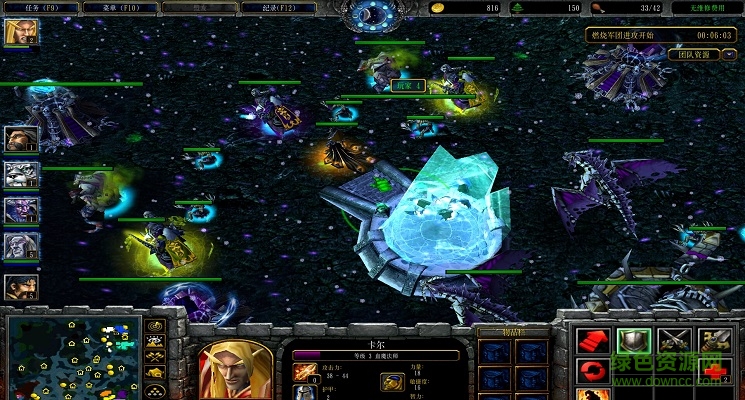This screenshot has width=745, height=400.
Task: Click the day-night clock at top center
Action: click(372, 13)
